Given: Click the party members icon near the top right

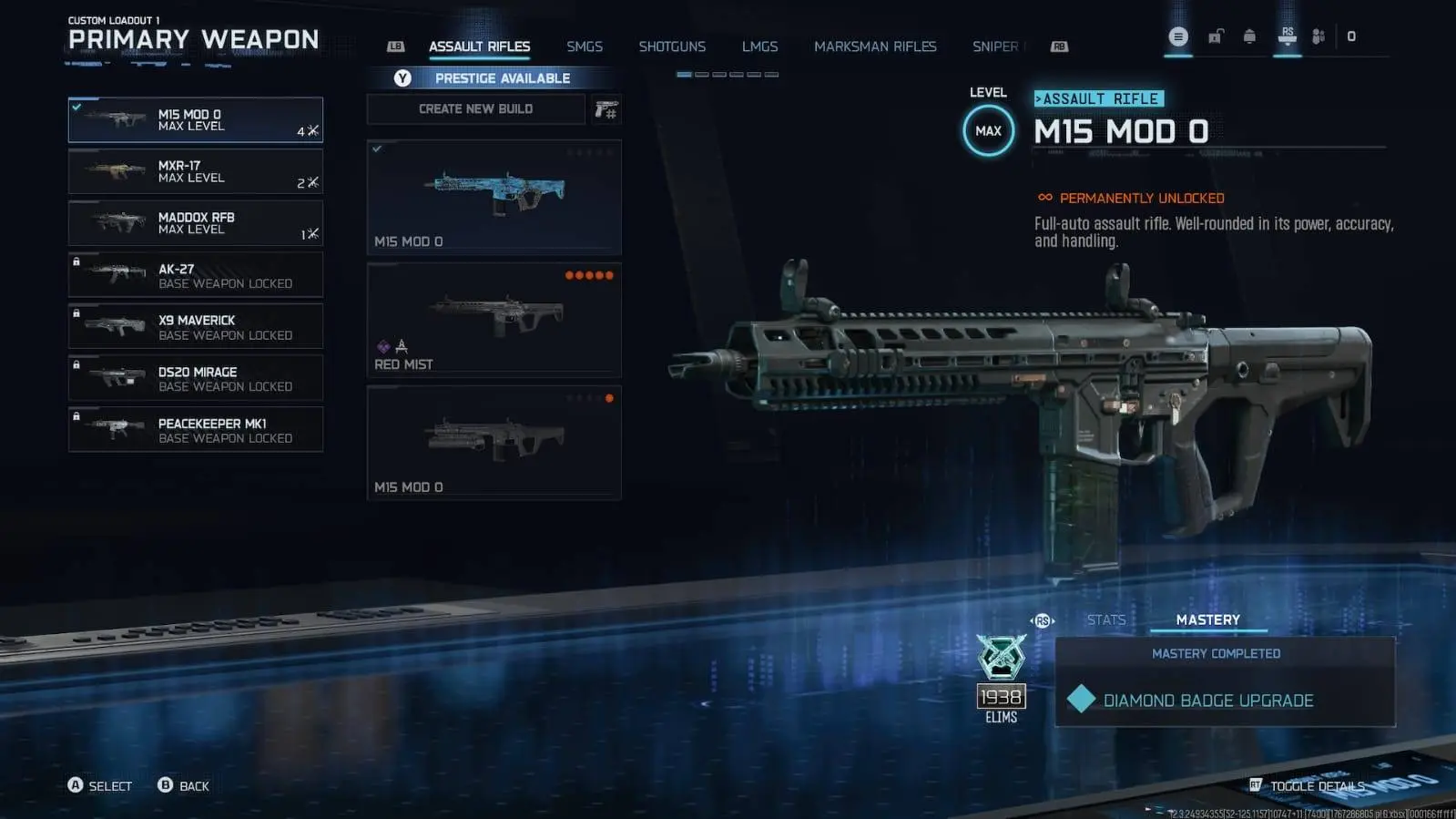Looking at the screenshot, I should (x=1315, y=36).
